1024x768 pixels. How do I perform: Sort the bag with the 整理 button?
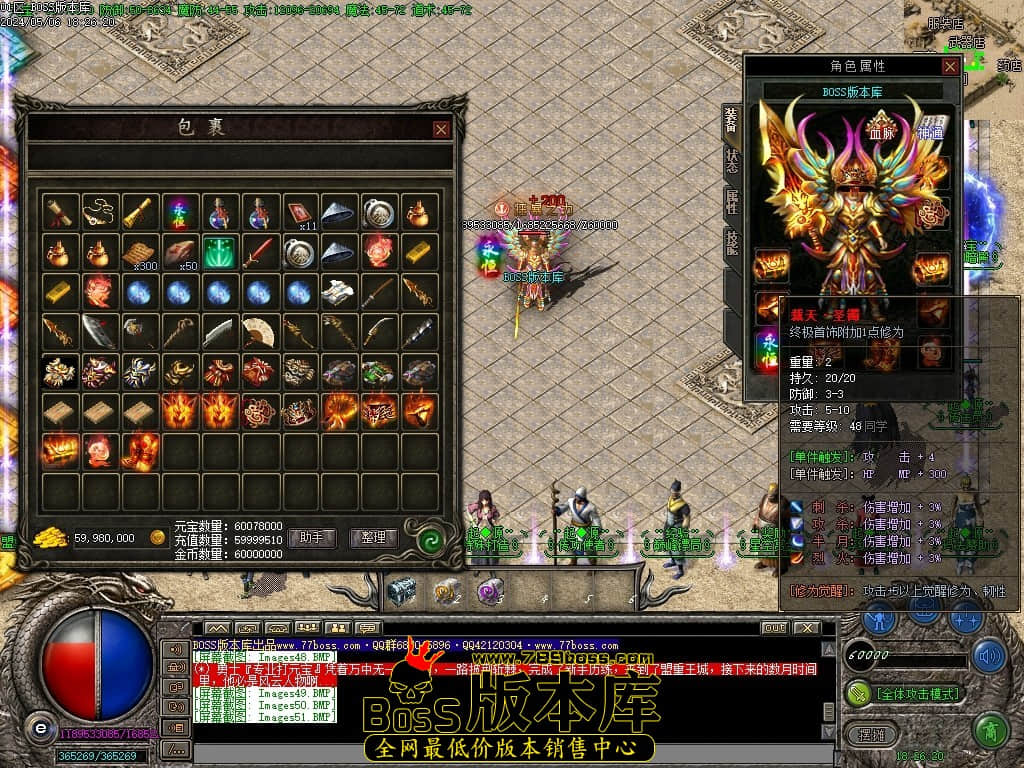tap(374, 538)
